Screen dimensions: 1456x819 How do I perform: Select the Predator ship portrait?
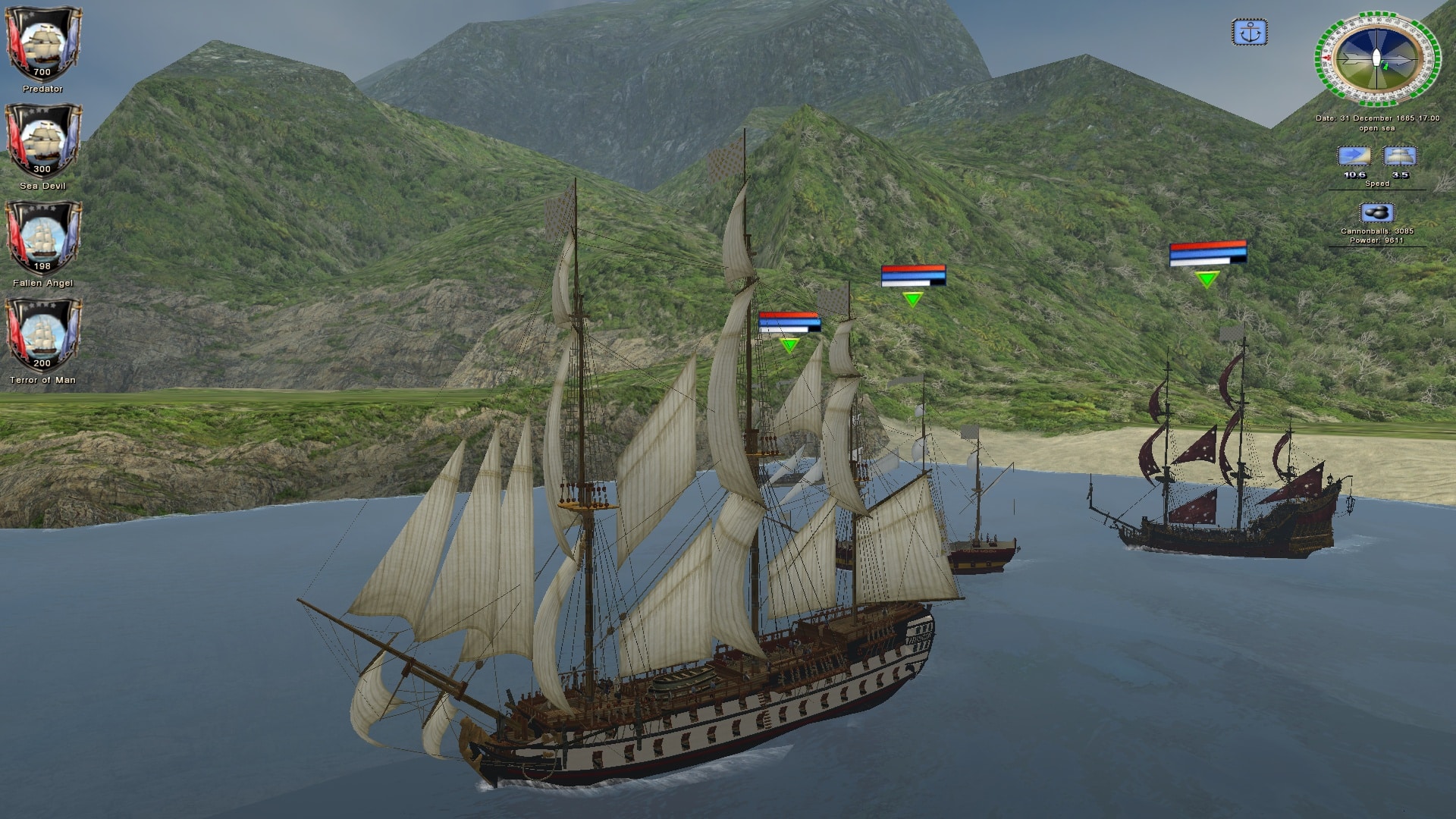click(x=42, y=42)
